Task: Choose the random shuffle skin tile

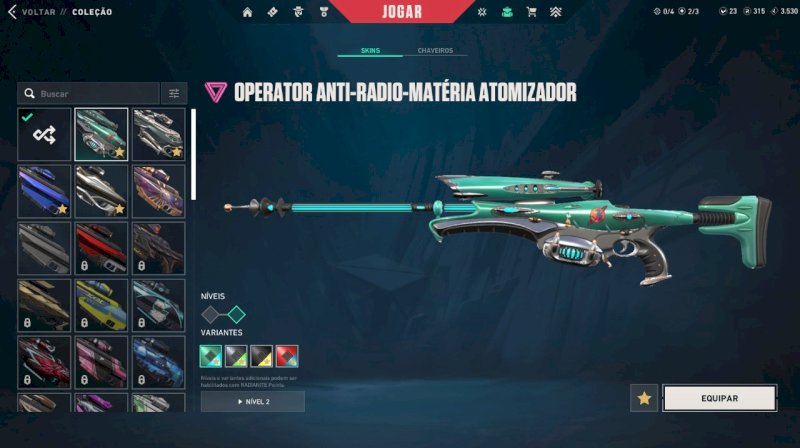Action: (x=44, y=134)
